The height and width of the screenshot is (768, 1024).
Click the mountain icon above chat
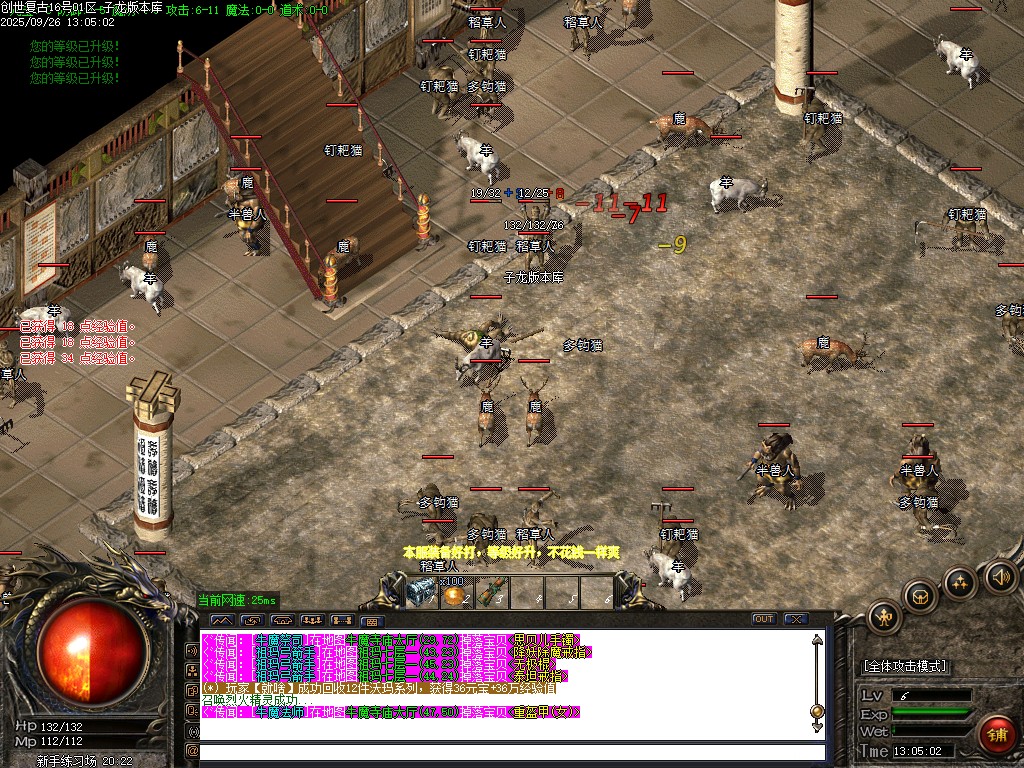tap(220, 620)
